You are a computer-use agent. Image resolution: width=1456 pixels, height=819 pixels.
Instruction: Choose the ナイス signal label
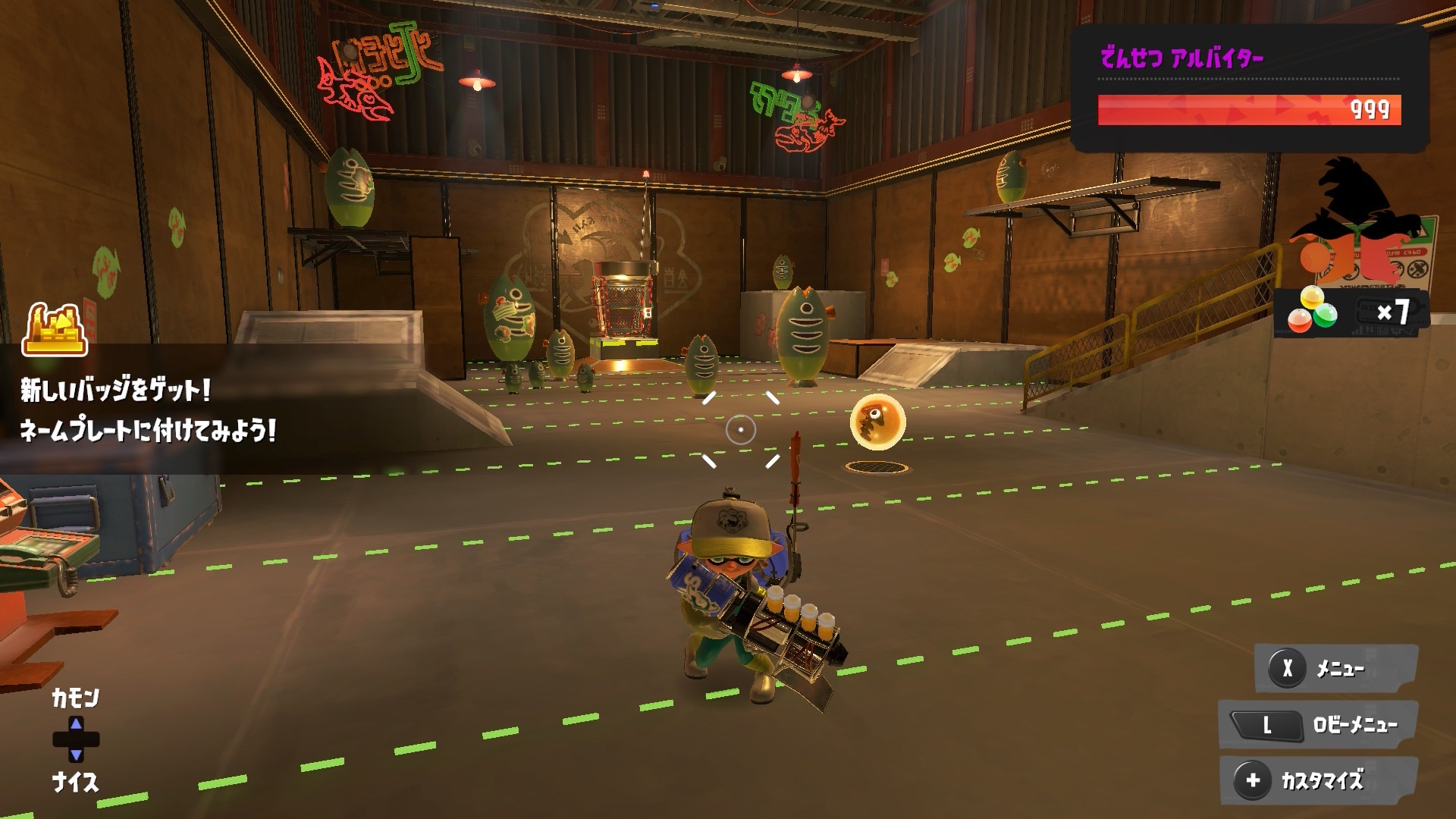pyautogui.click(x=75, y=783)
